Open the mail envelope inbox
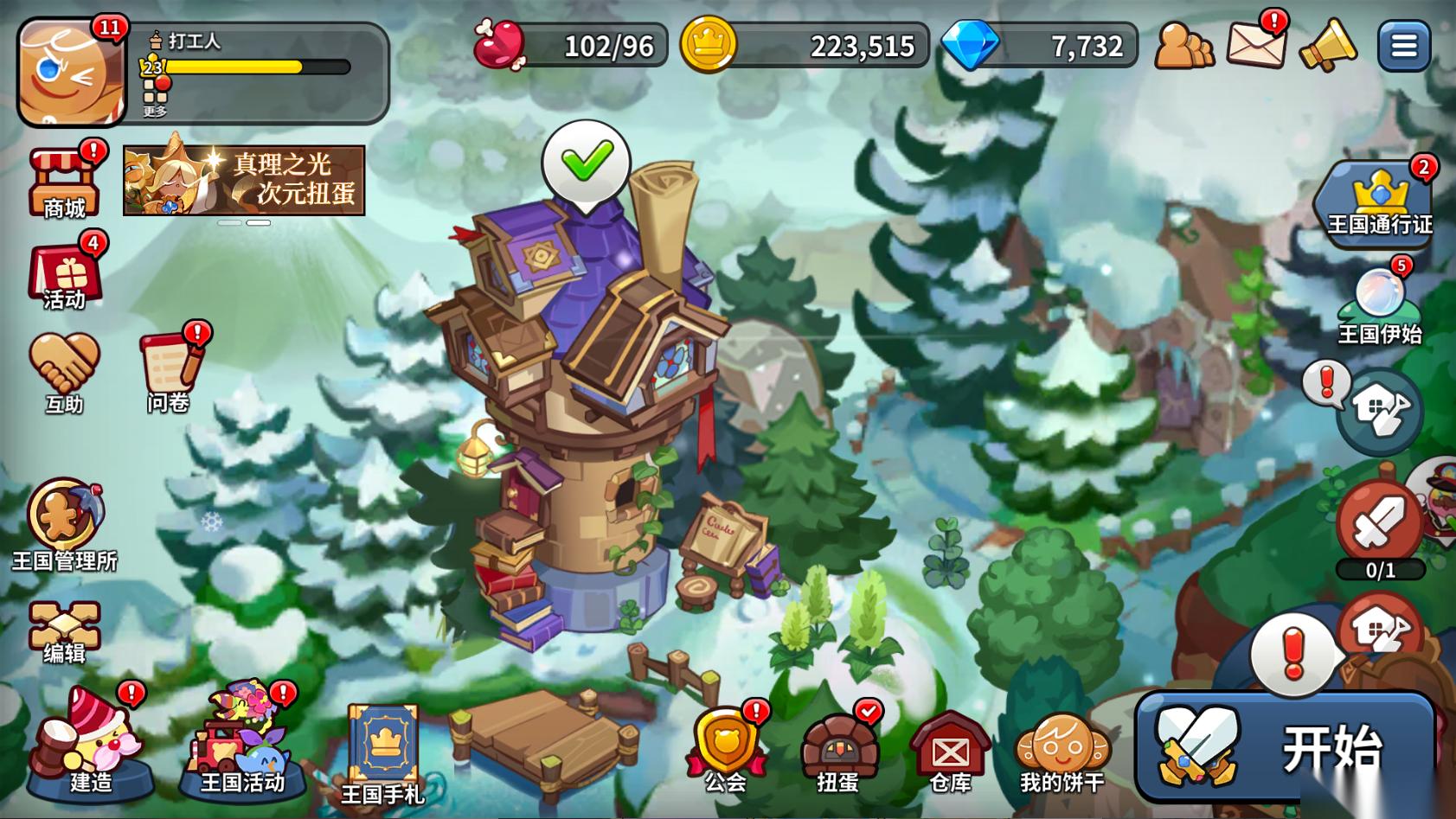1456x819 pixels. (1255, 45)
